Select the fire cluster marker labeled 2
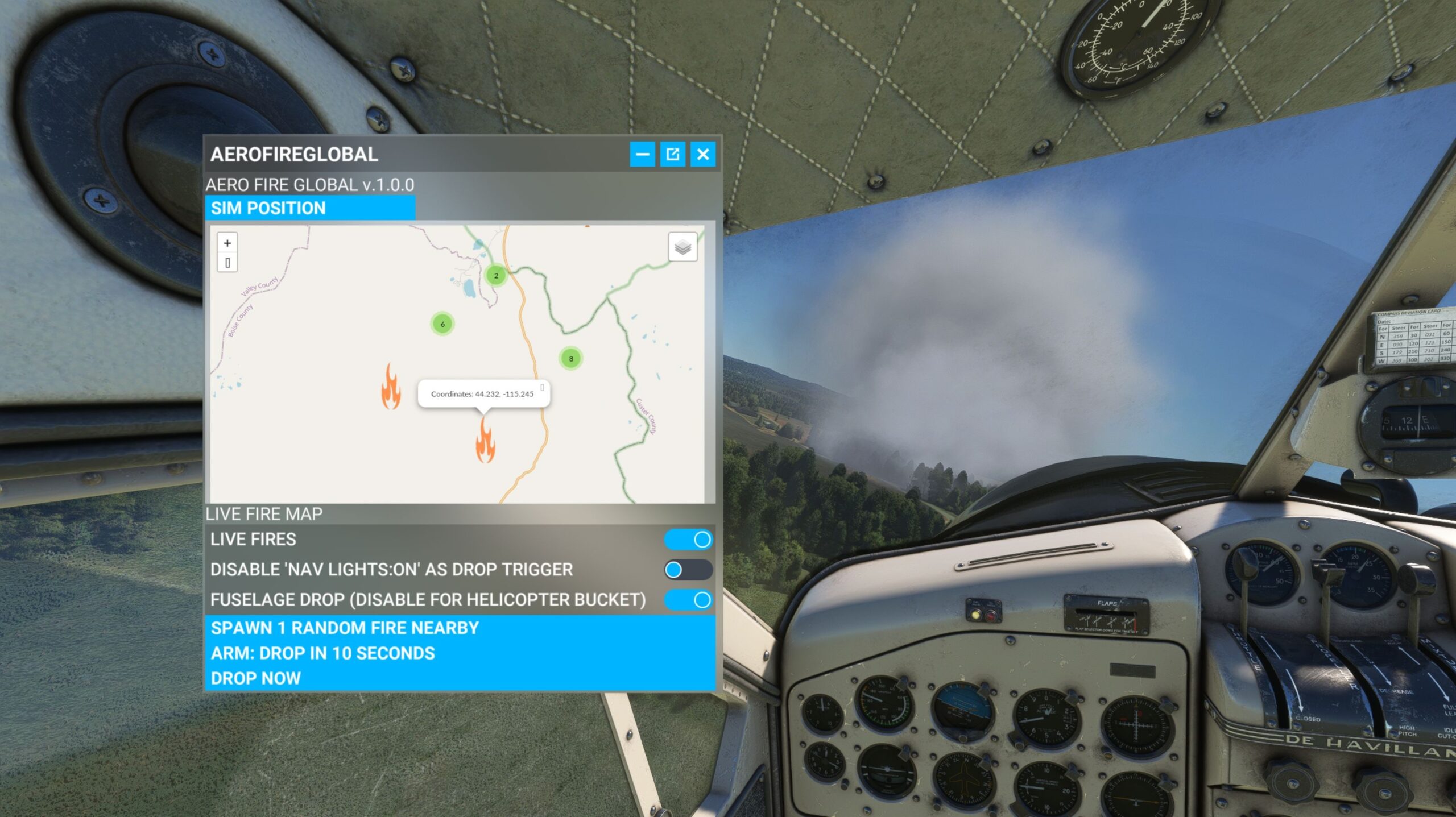This screenshot has height=817, width=1456. click(x=496, y=276)
